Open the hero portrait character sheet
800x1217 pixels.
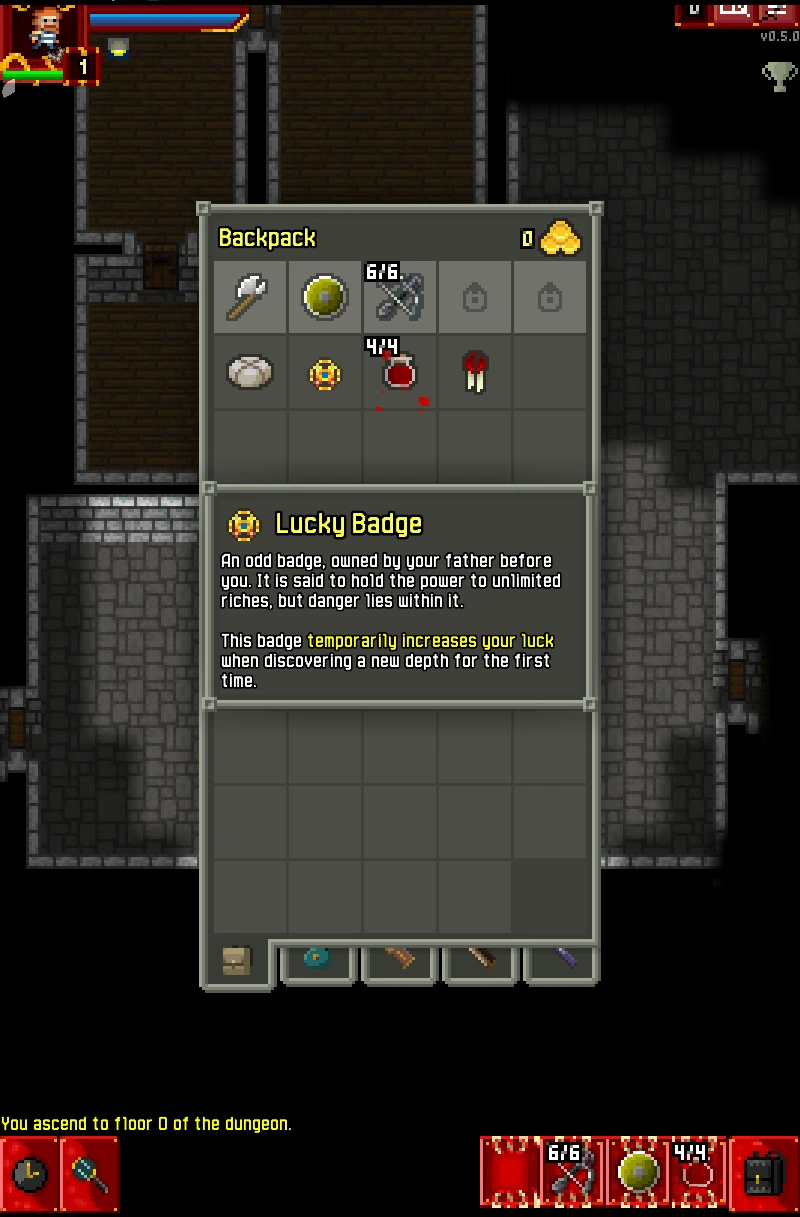point(36,28)
